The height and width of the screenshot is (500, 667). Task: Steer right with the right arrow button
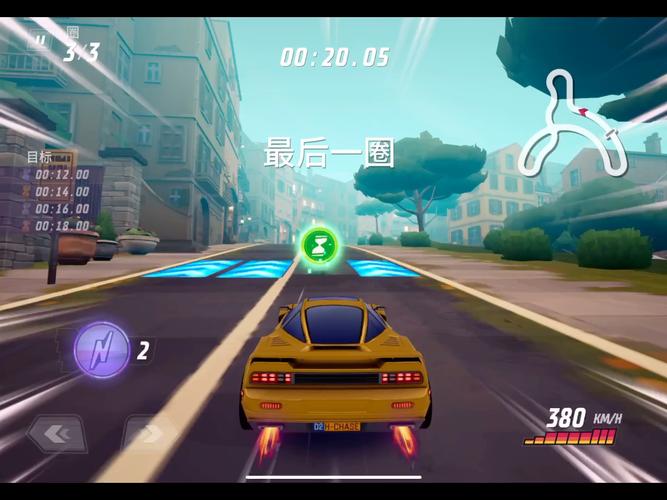(149, 434)
